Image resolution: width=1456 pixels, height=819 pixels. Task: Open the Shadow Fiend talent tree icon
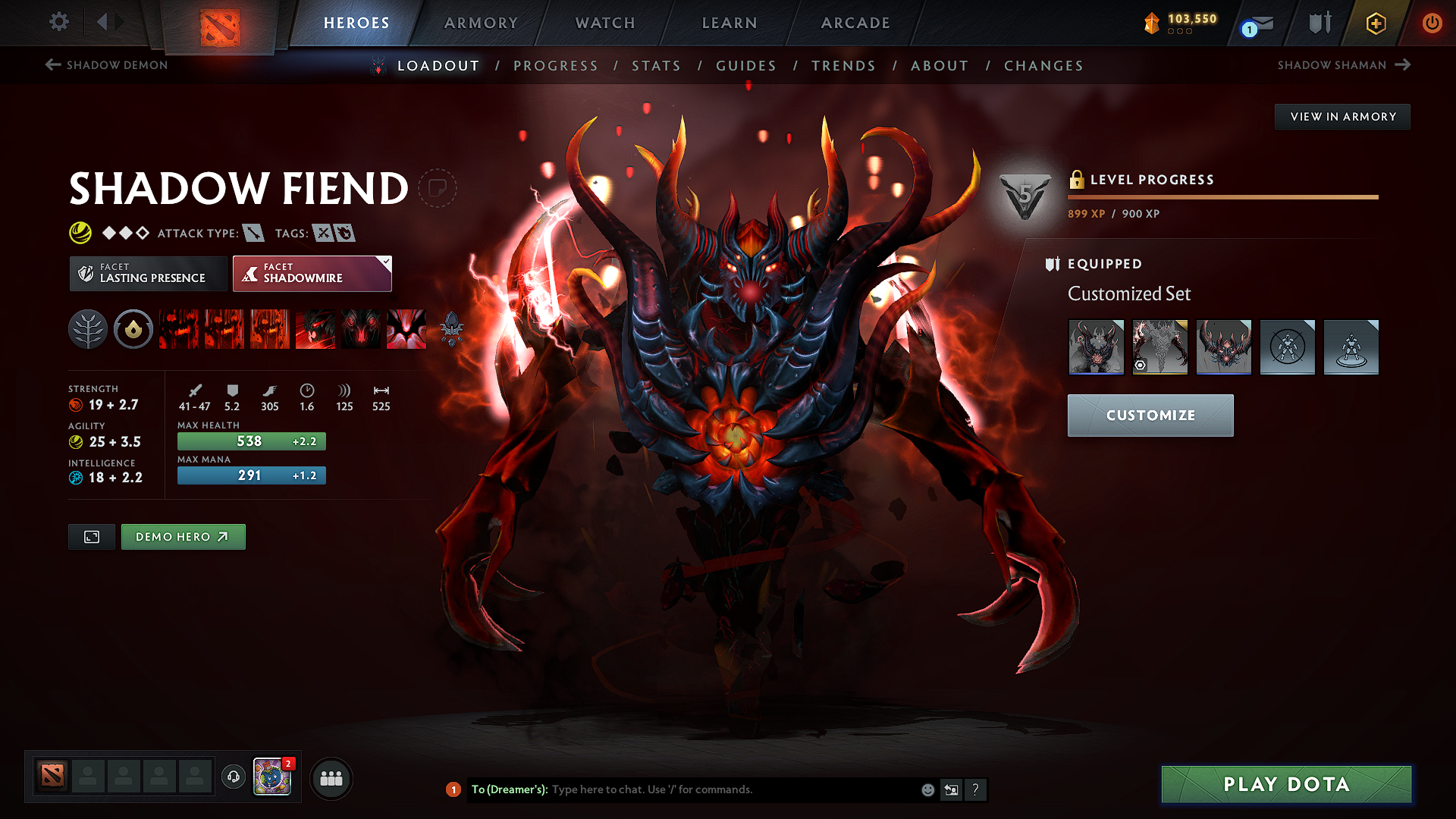pyautogui.click(x=87, y=329)
